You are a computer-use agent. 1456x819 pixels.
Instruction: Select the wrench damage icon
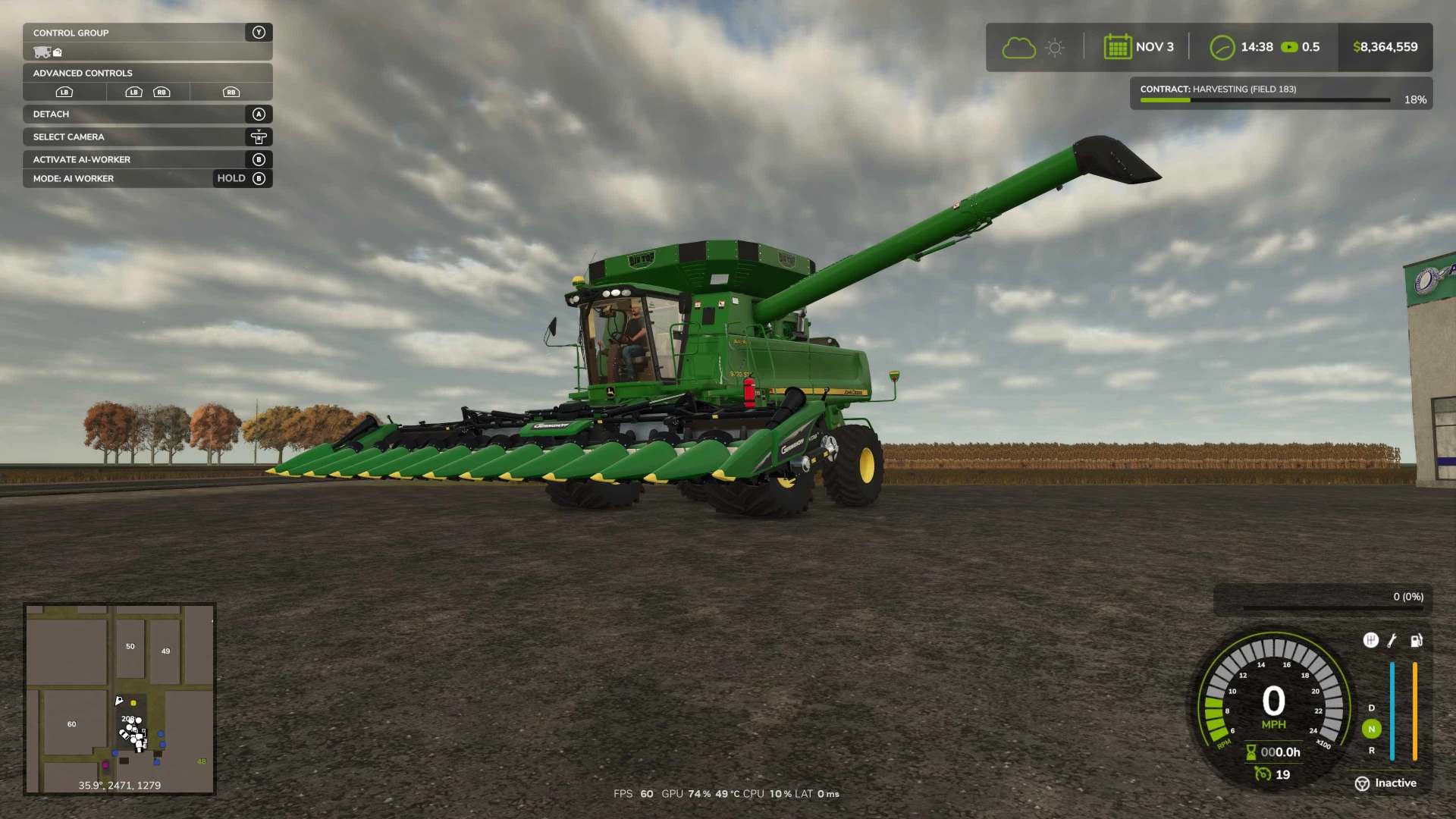tap(1392, 641)
